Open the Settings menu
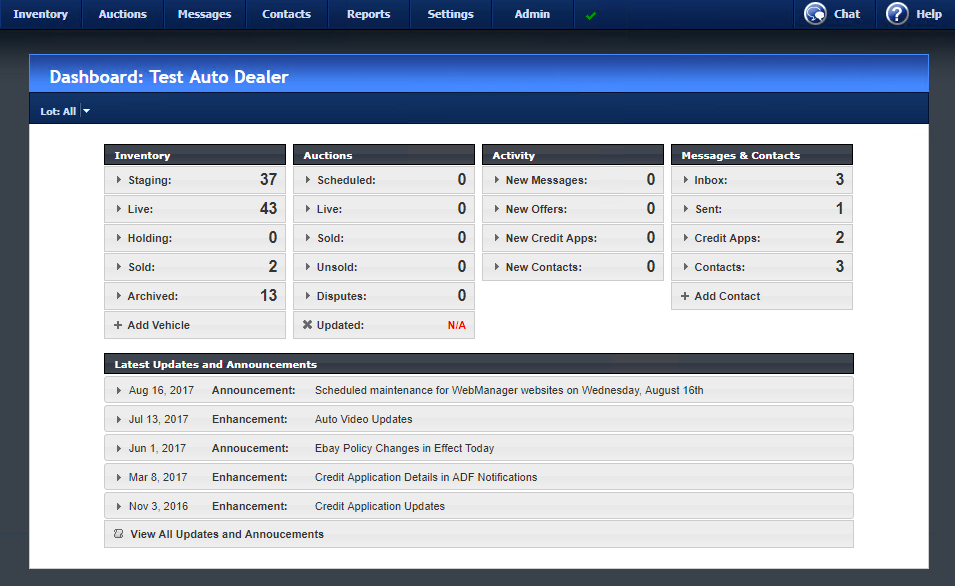The height and width of the screenshot is (586, 955). point(450,14)
